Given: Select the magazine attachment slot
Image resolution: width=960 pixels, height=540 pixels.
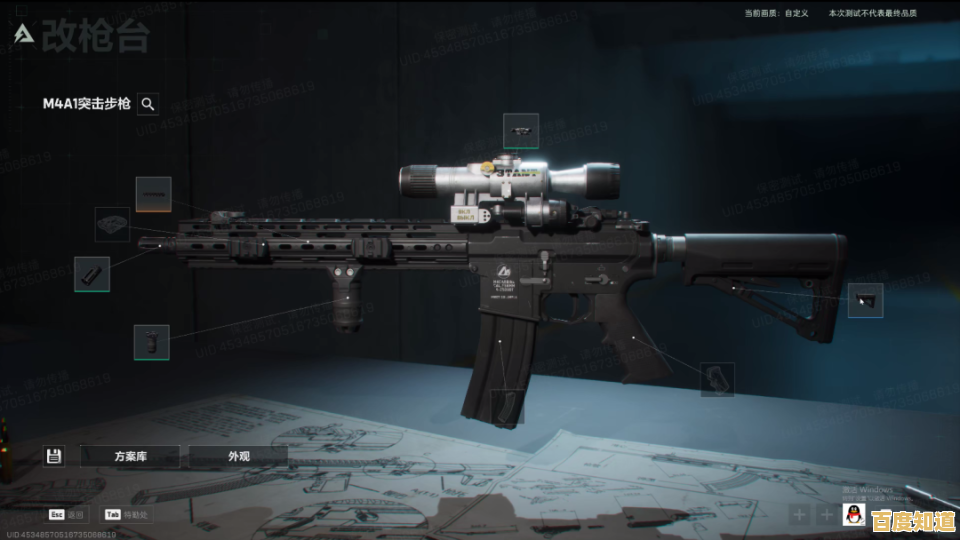Looking at the screenshot, I should click(506, 405).
